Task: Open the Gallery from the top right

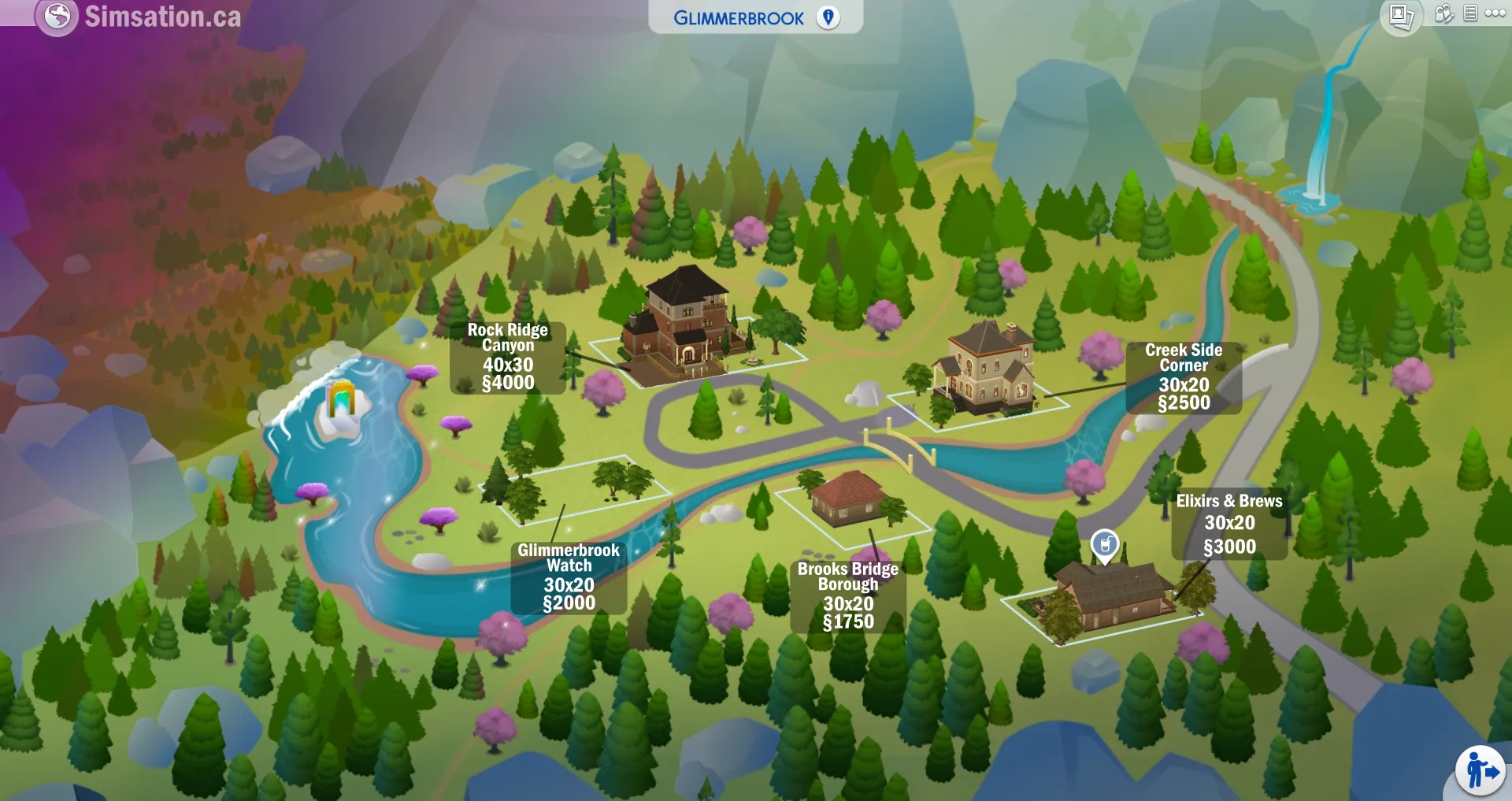Action: [x=1401, y=14]
